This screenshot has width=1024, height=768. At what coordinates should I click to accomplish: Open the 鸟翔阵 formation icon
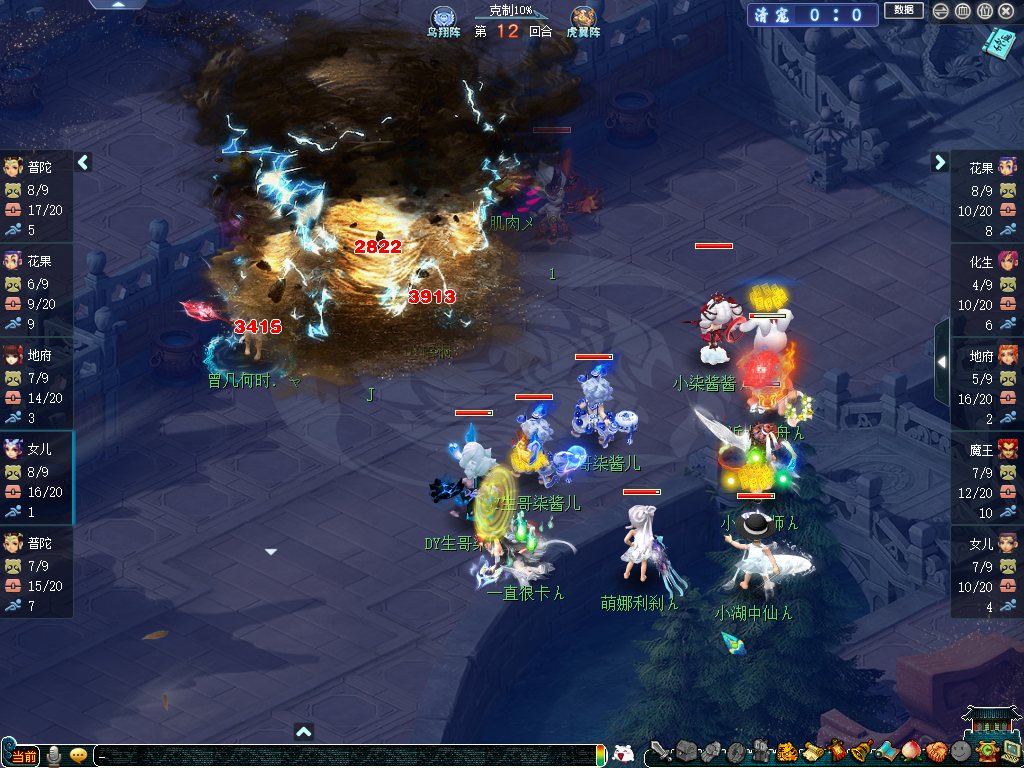pos(443,18)
